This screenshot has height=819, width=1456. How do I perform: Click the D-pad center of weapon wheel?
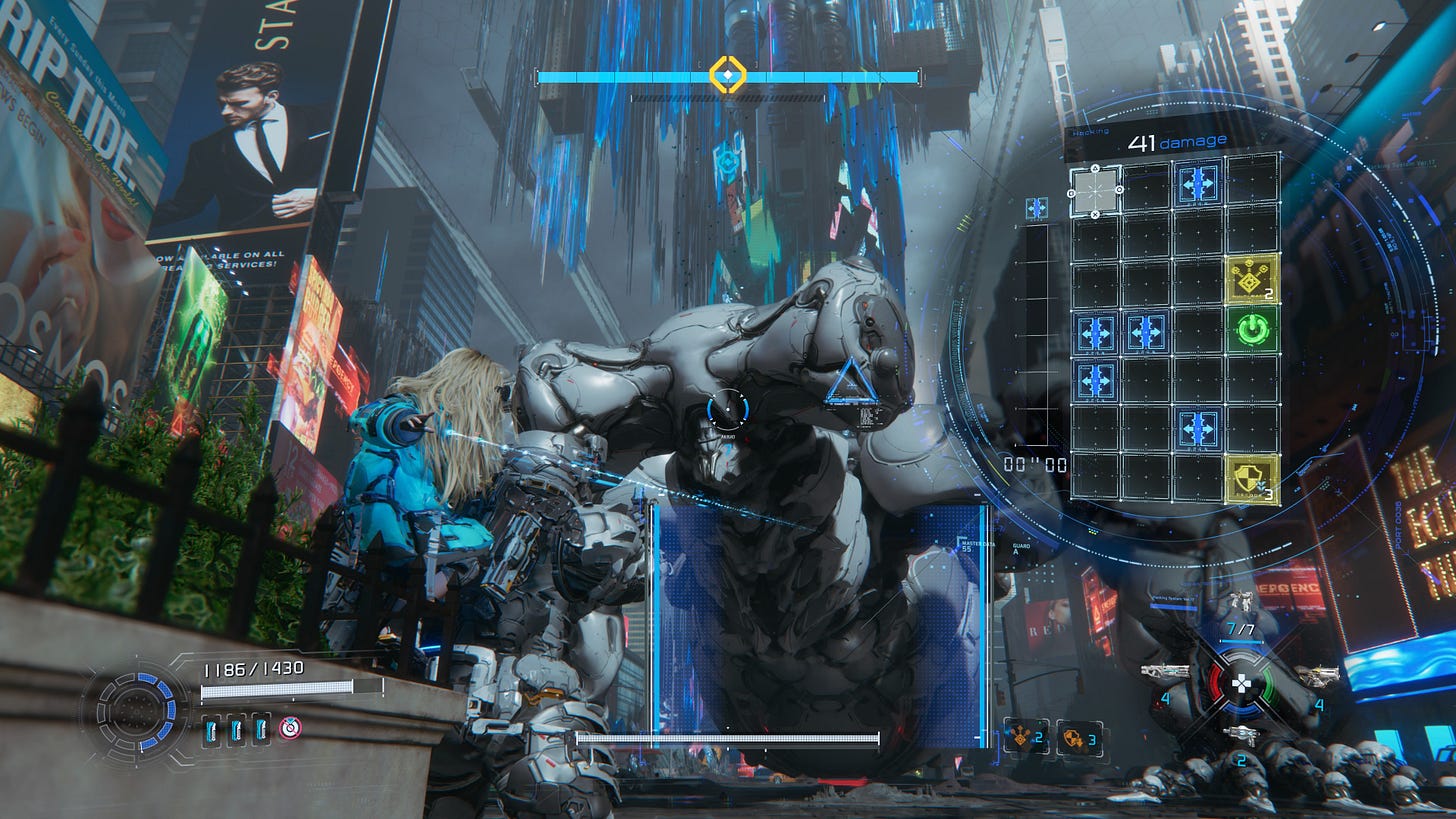pos(1241,684)
